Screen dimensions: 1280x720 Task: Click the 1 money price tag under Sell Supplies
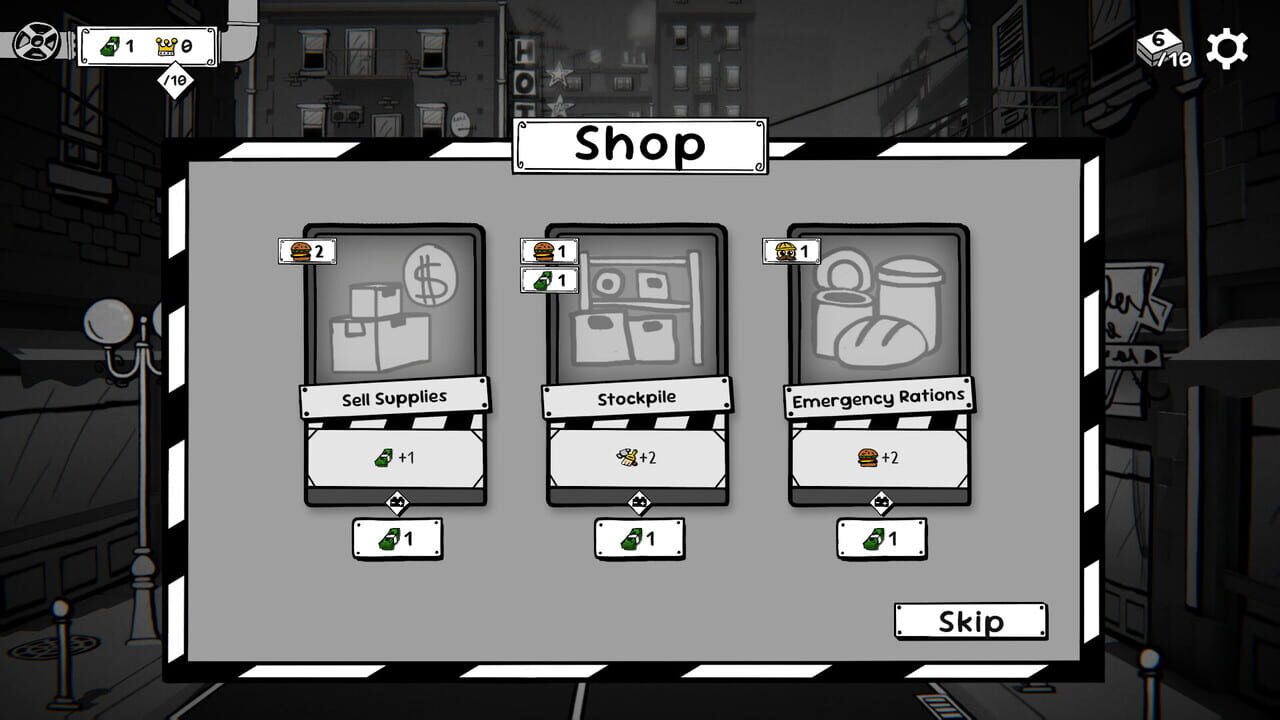(396, 538)
